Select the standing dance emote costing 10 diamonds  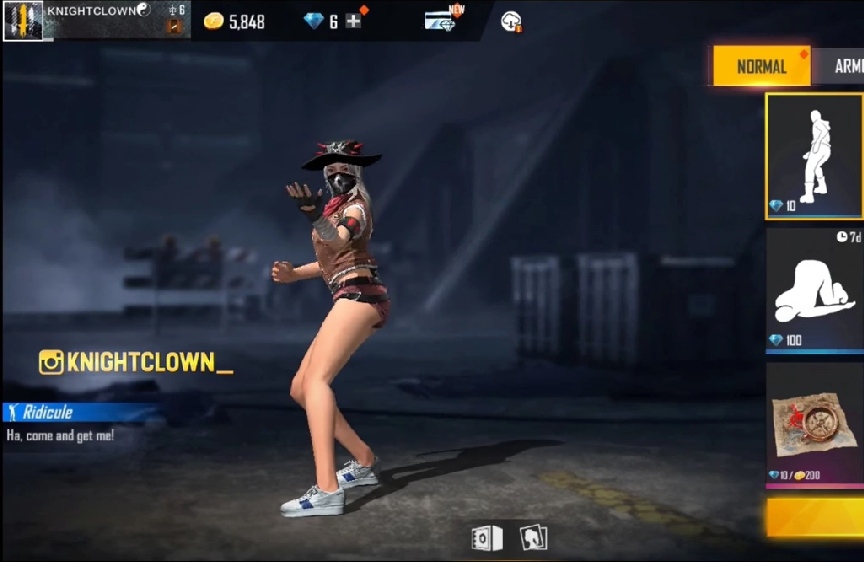pos(814,156)
